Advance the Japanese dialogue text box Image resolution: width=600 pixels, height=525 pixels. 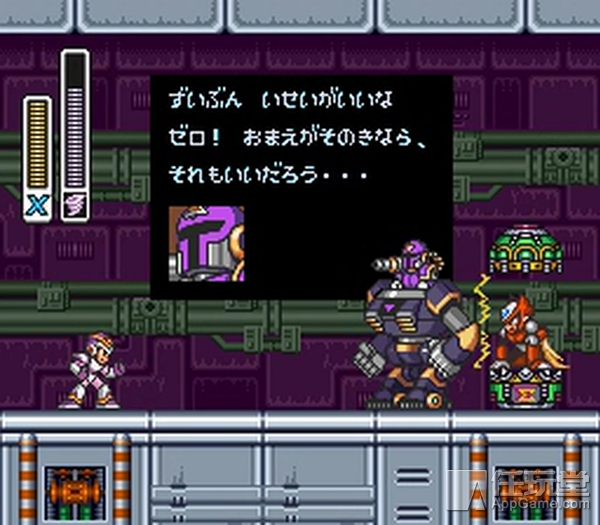point(301,185)
